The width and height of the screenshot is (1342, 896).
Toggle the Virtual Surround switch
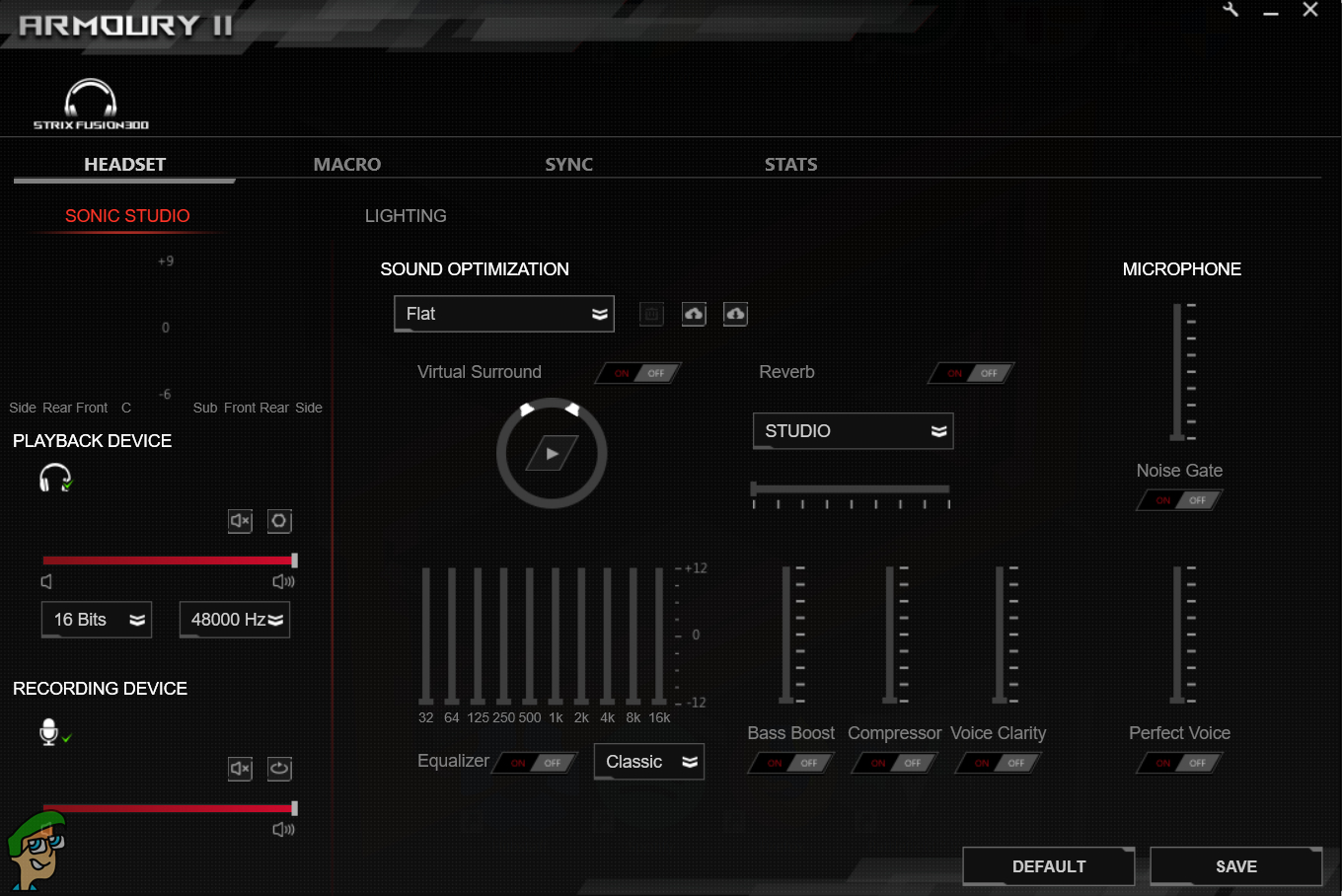click(639, 373)
